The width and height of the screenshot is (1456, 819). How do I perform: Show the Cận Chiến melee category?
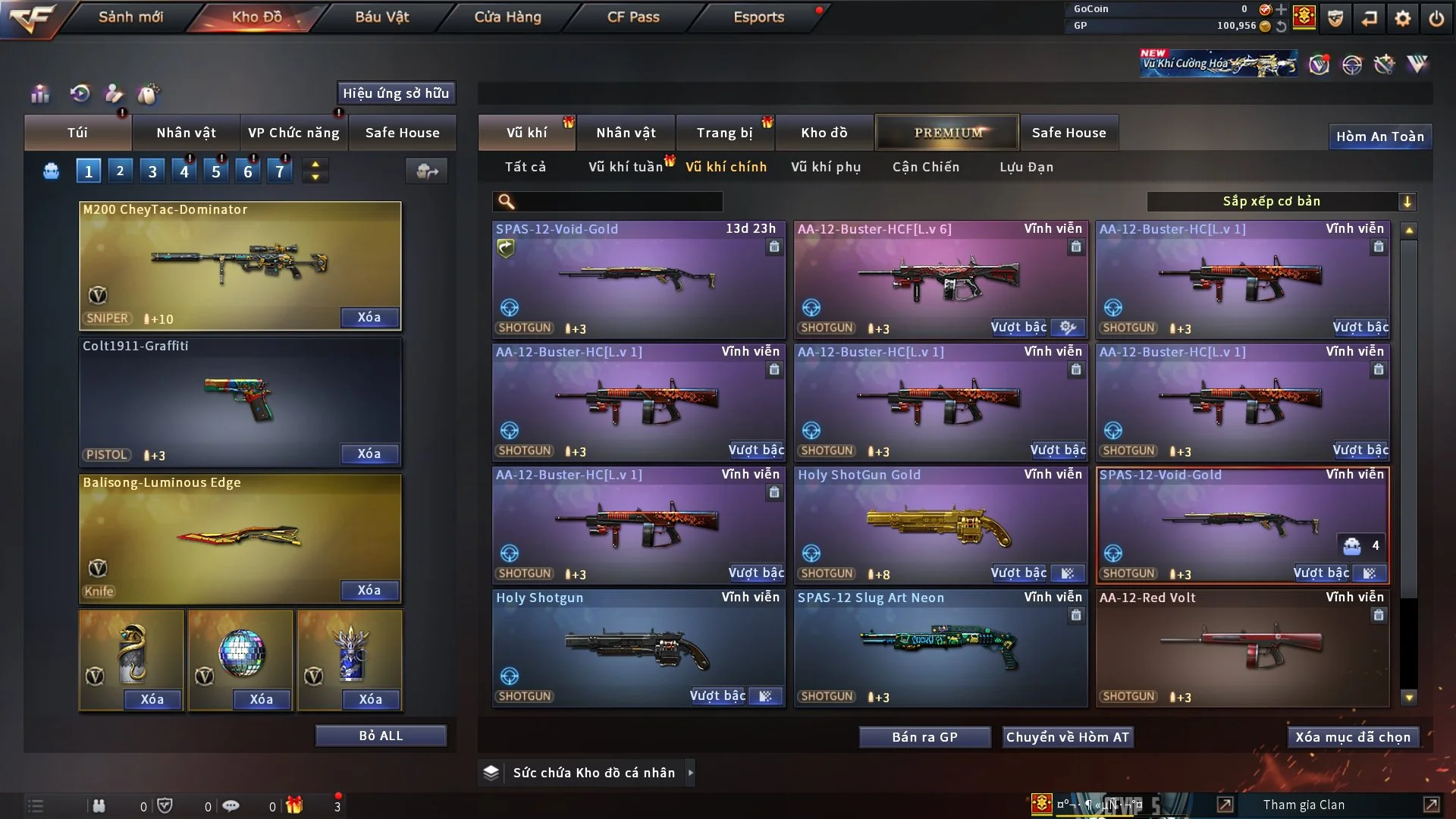pos(926,167)
